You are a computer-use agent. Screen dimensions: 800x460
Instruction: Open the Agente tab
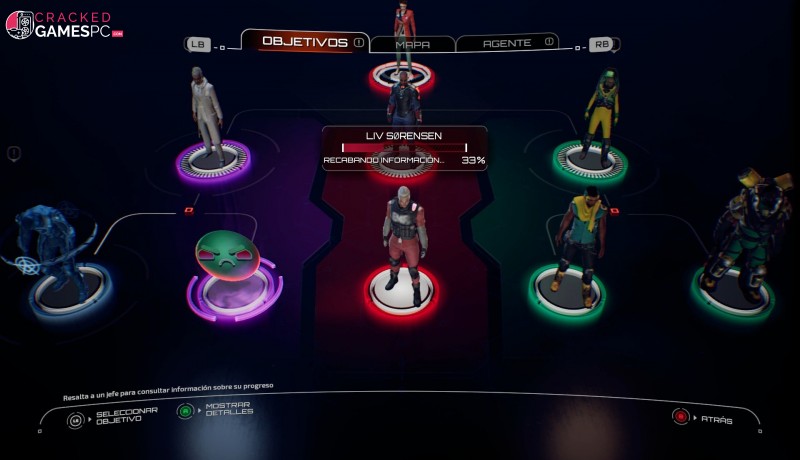point(506,43)
